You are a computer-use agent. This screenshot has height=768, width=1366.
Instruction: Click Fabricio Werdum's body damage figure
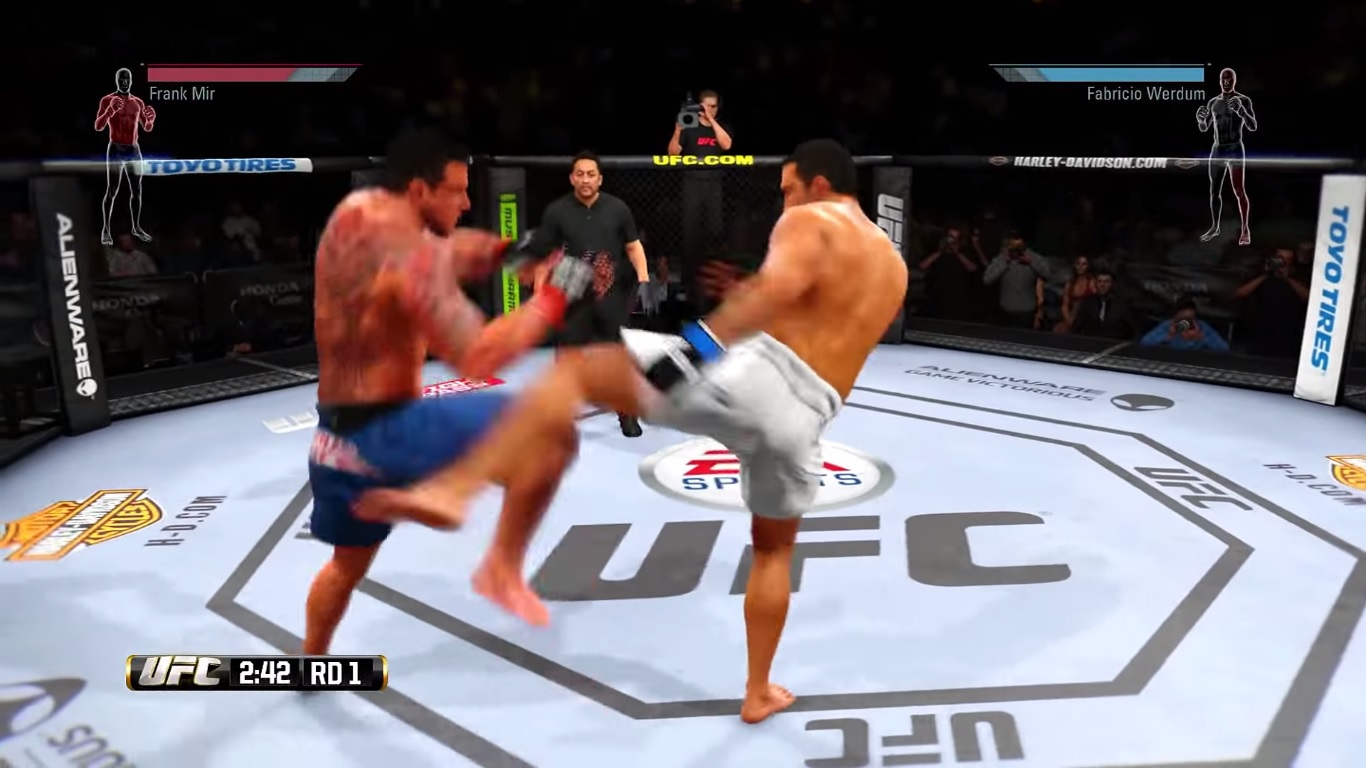[x=1226, y=155]
